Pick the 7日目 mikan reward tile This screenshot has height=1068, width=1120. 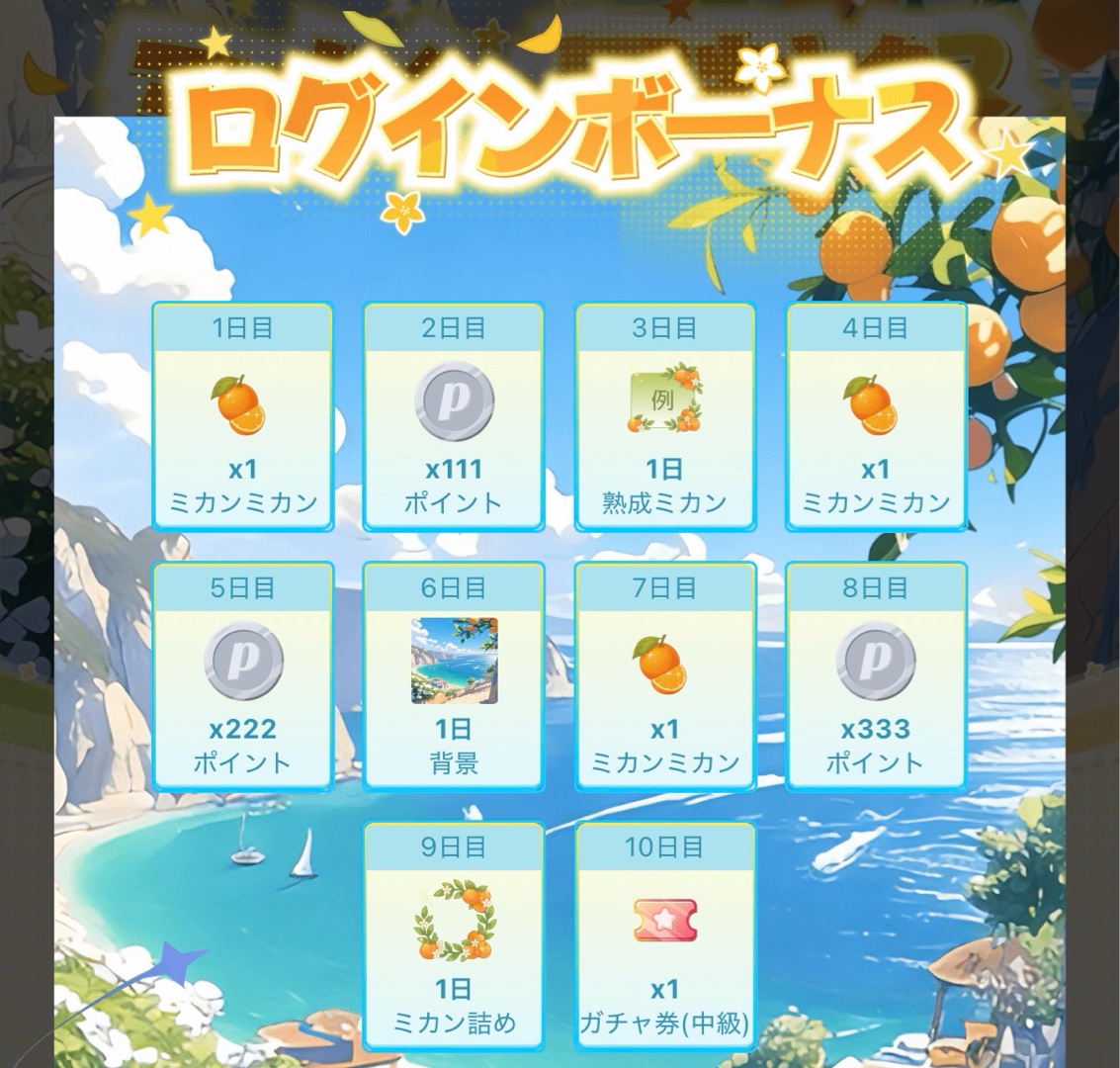tap(664, 676)
